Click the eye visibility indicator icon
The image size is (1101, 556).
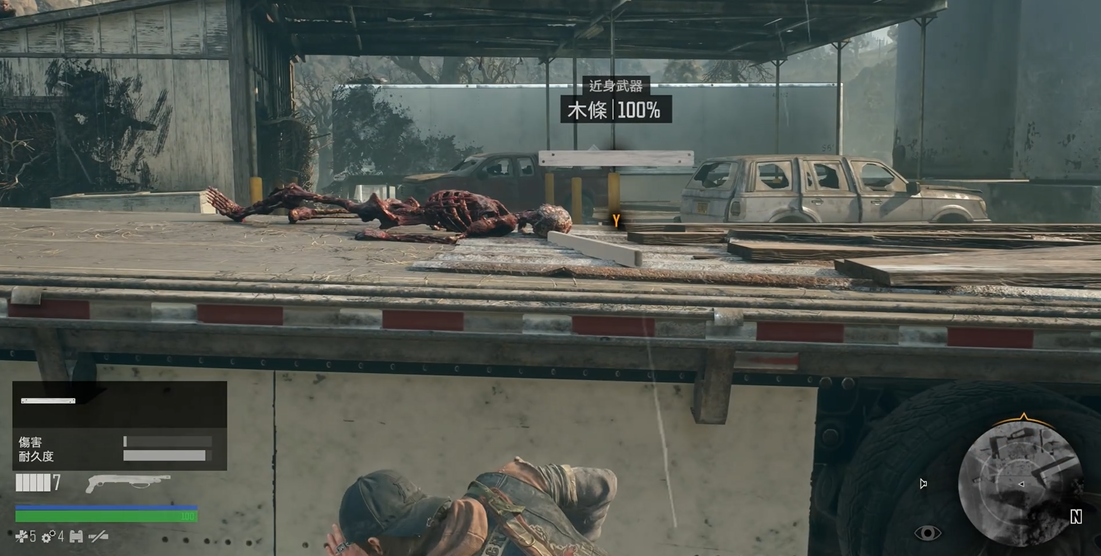point(927,533)
